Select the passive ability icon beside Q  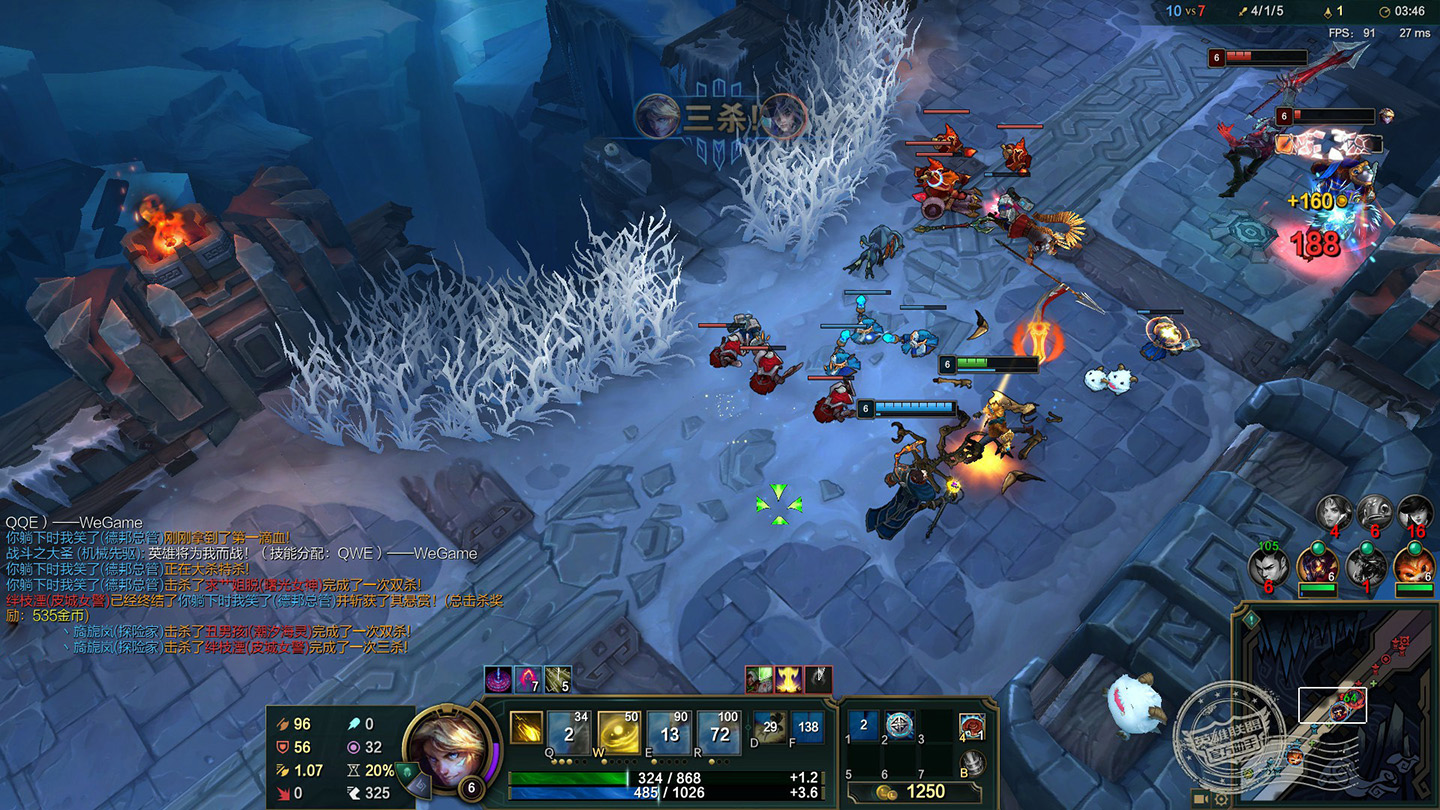click(x=526, y=727)
